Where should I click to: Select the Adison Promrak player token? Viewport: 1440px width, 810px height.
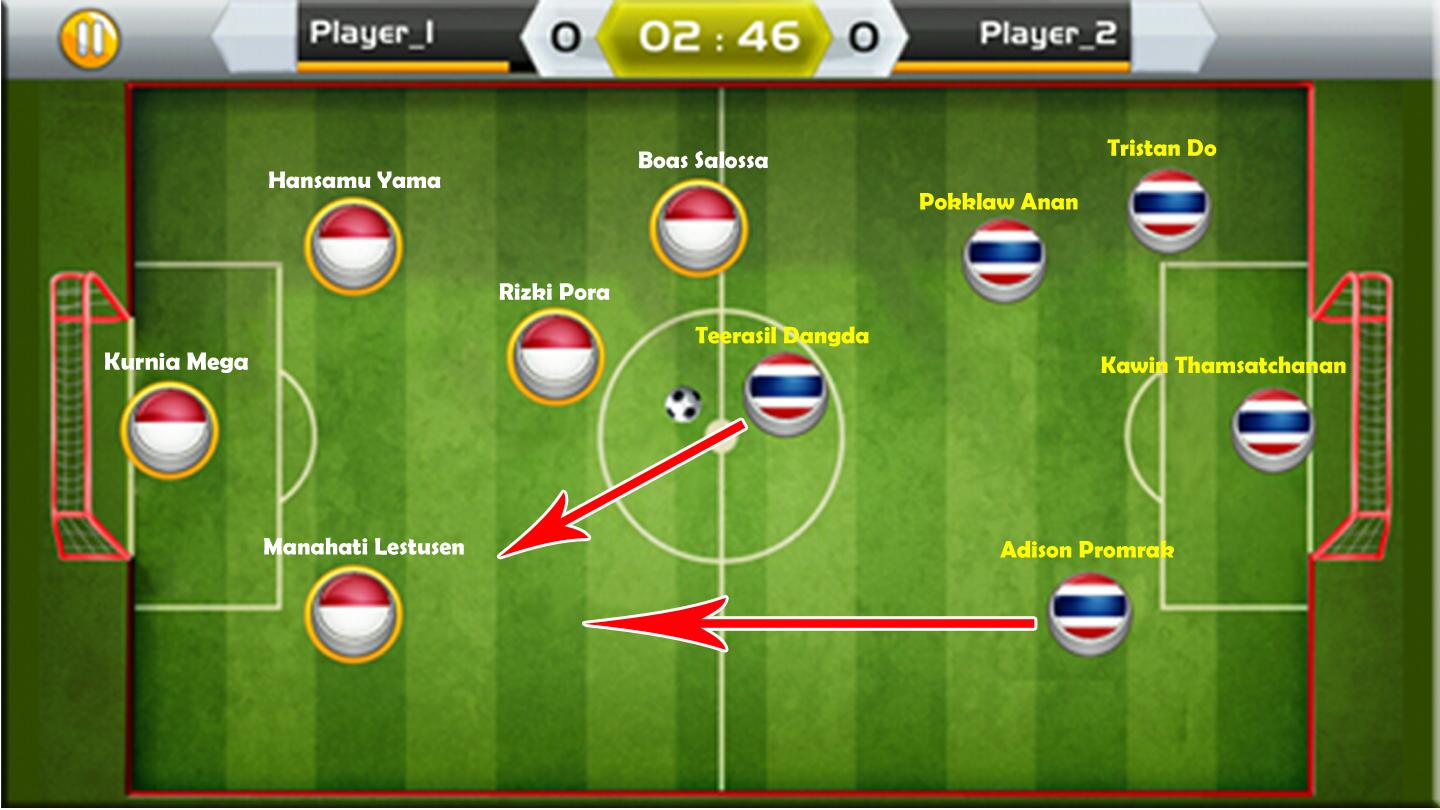[1087, 615]
